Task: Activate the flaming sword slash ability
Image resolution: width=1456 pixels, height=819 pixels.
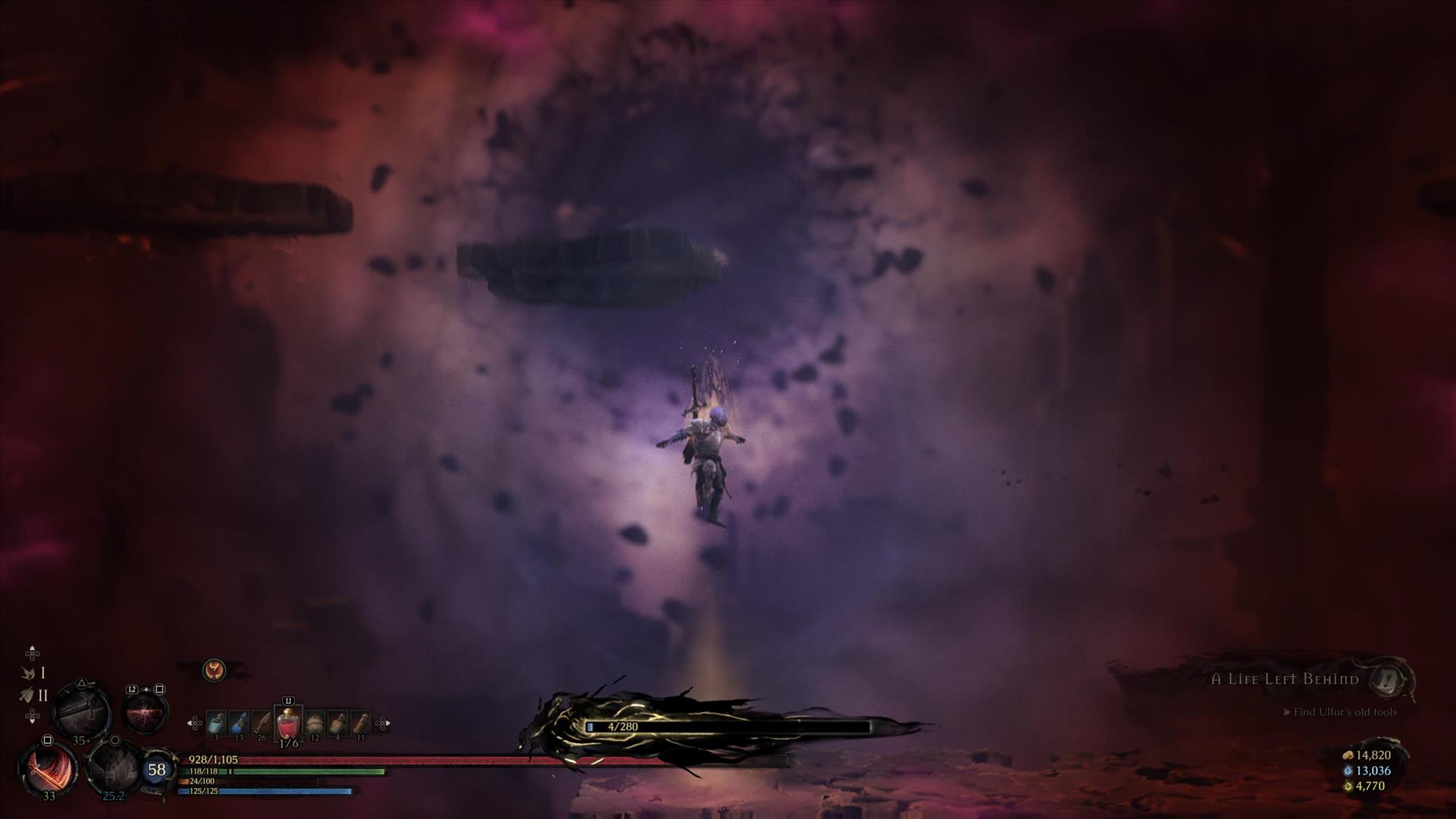Action: tap(47, 767)
